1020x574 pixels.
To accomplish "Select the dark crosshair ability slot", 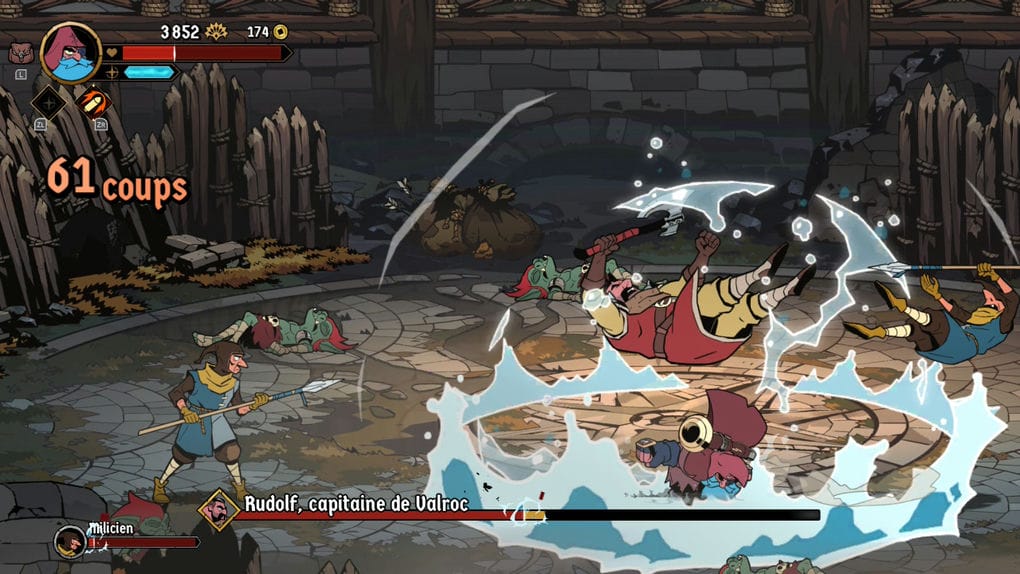I will click(48, 102).
